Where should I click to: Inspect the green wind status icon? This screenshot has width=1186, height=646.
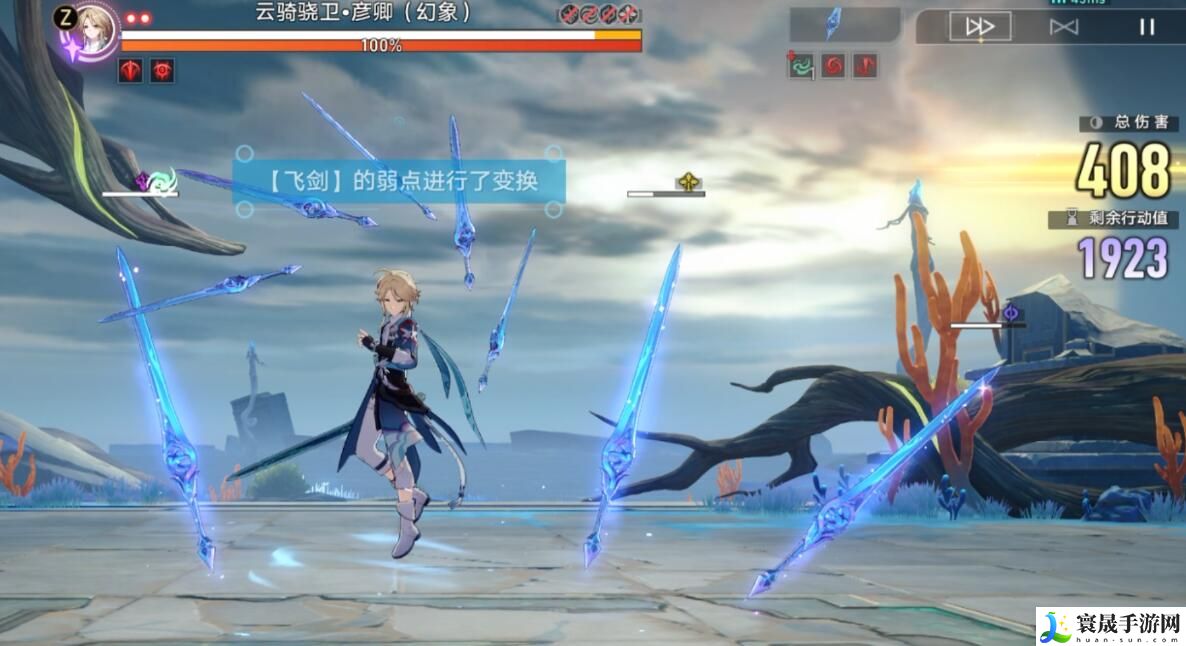[802, 66]
